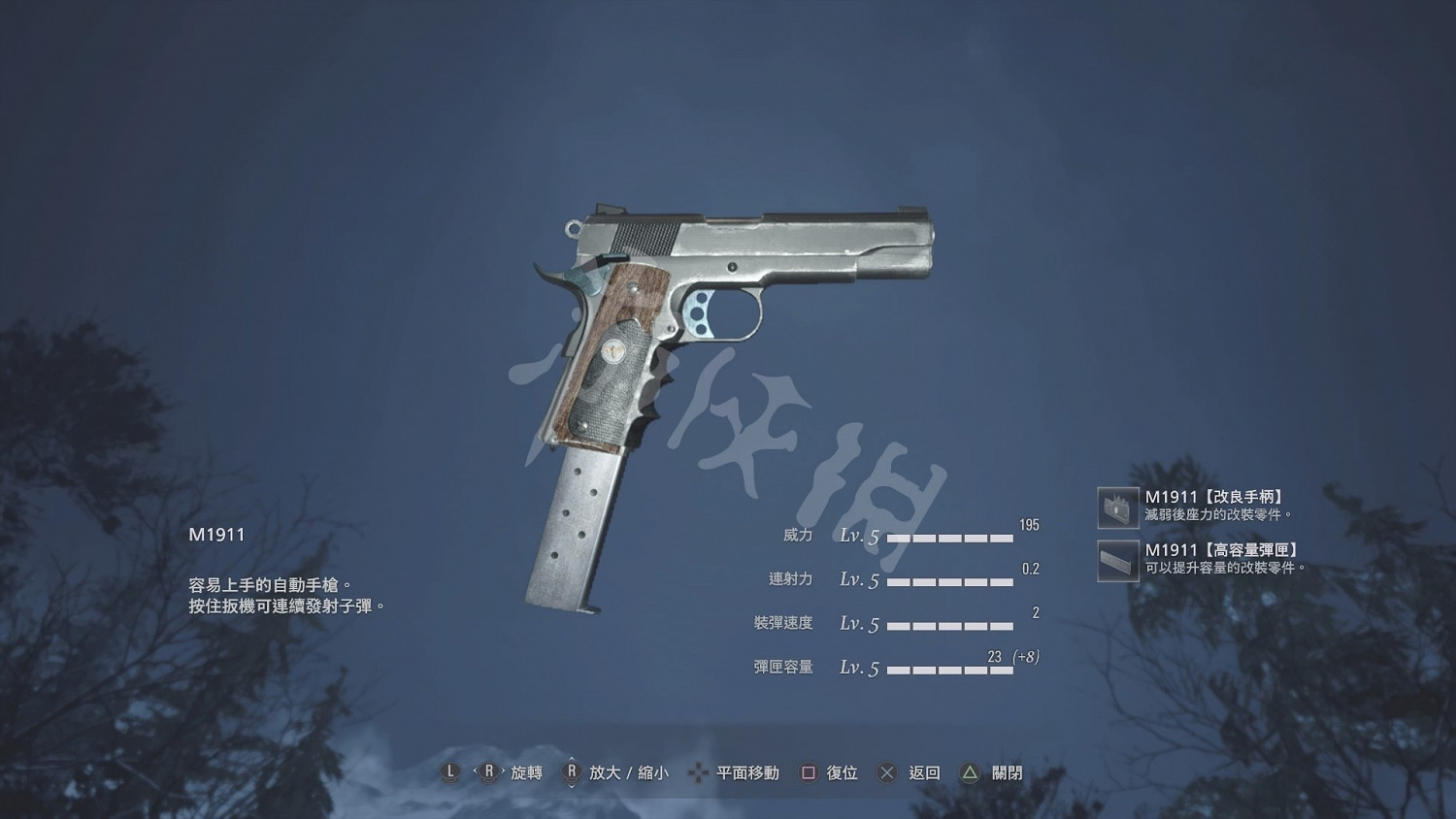Image resolution: width=1456 pixels, height=819 pixels.
Task: Click the triangle button icon beside 關閉
Action: pyautogui.click(x=968, y=772)
